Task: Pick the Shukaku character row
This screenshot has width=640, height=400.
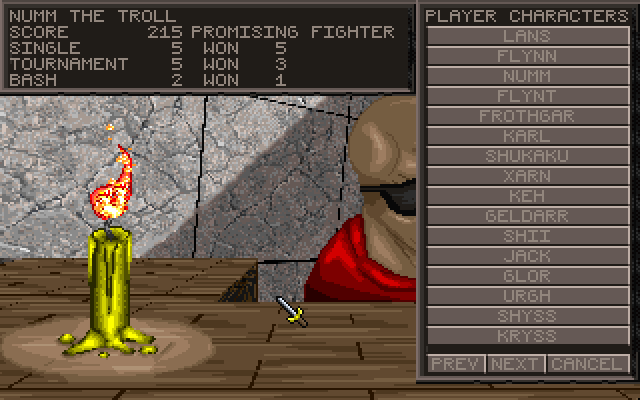Action: (527, 156)
